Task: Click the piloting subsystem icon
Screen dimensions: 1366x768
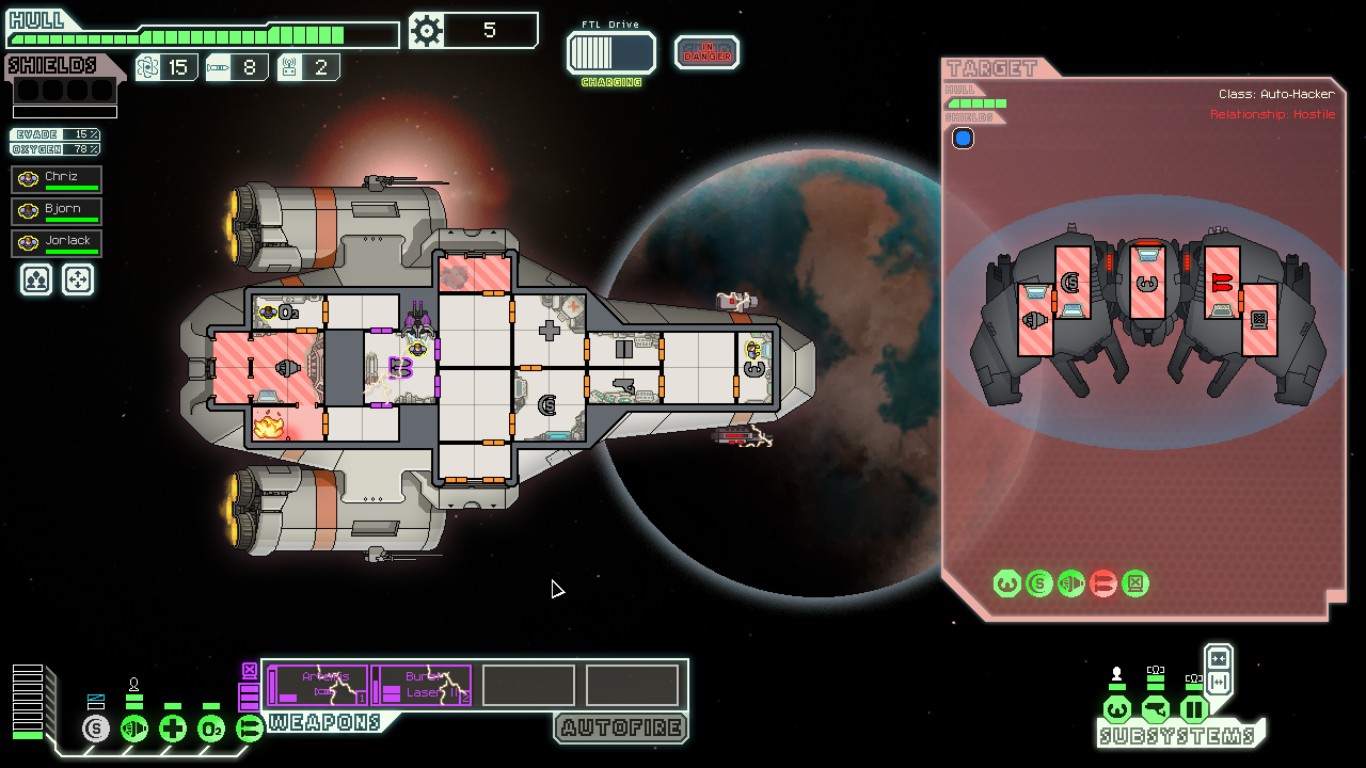Action: pos(1117,710)
